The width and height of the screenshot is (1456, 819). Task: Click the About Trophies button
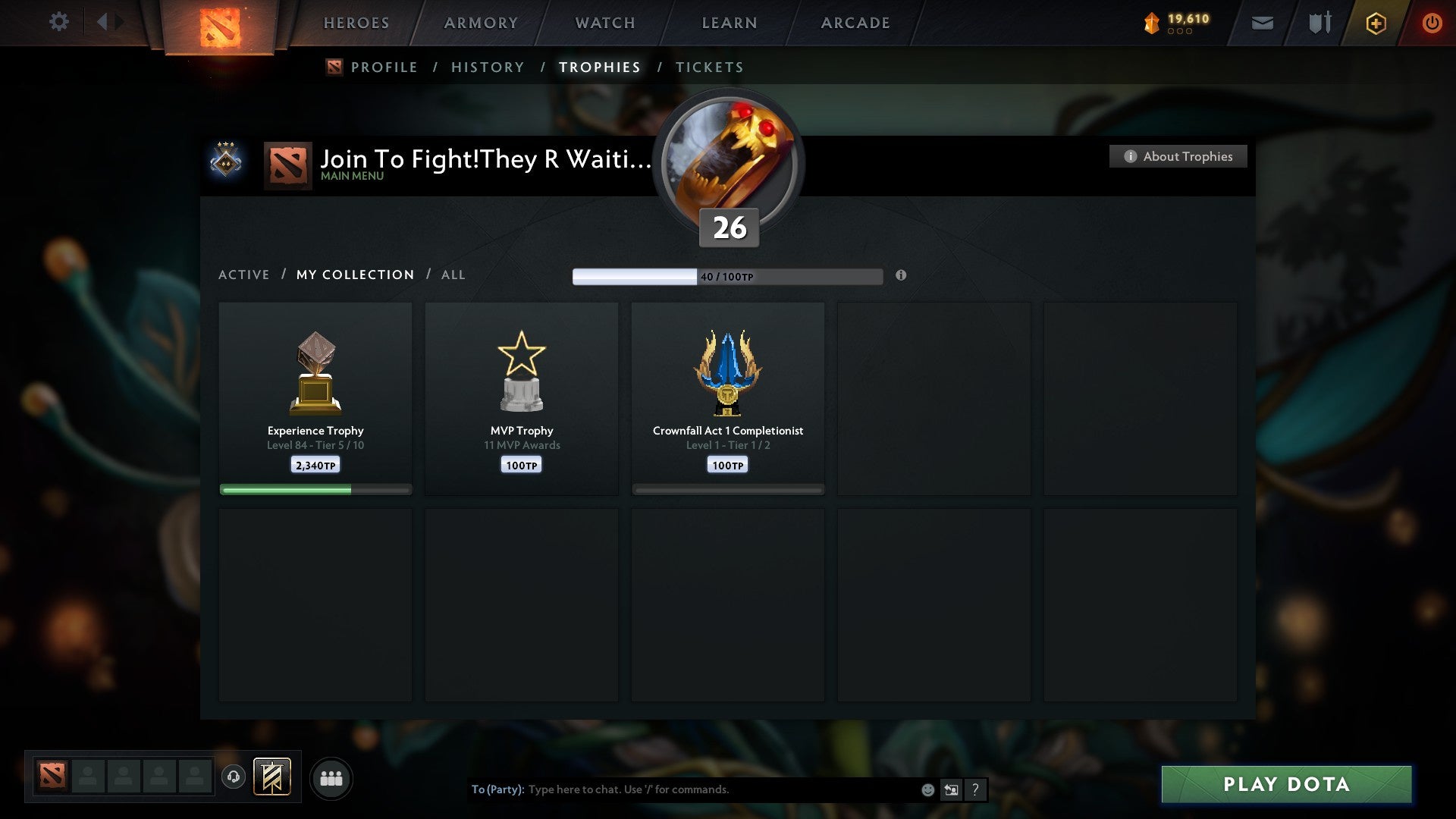click(1178, 156)
